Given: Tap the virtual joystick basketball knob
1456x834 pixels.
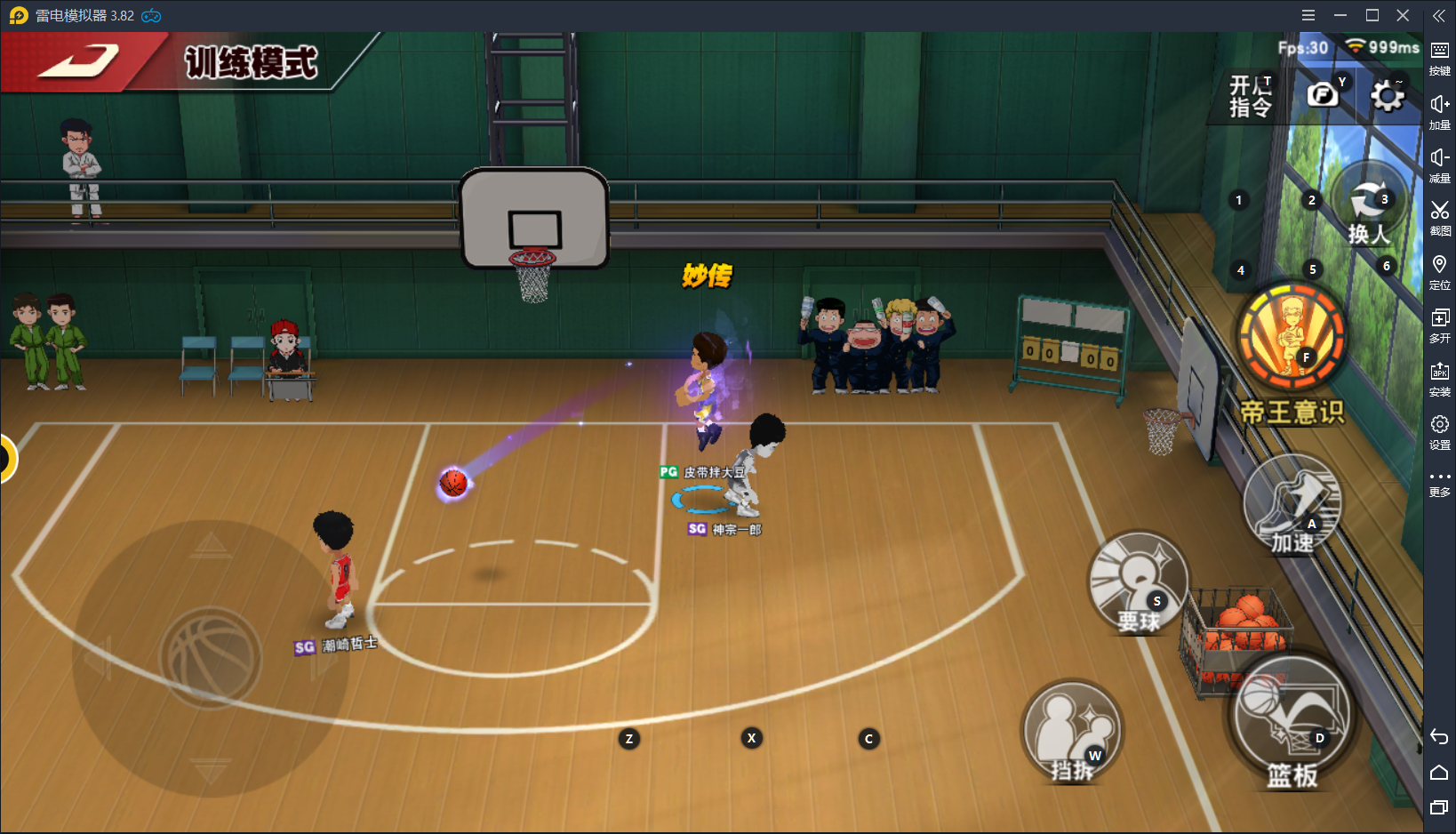Looking at the screenshot, I should tap(211, 658).
